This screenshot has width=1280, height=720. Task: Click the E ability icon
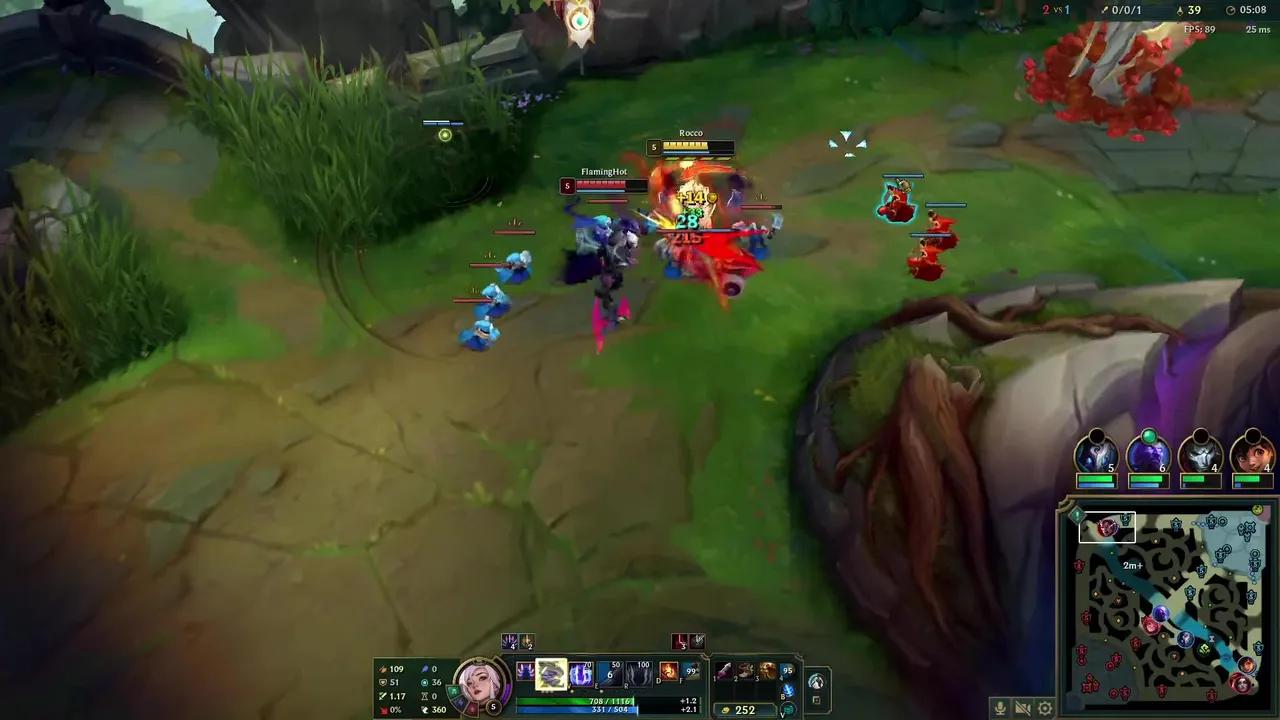pyautogui.click(x=580, y=673)
